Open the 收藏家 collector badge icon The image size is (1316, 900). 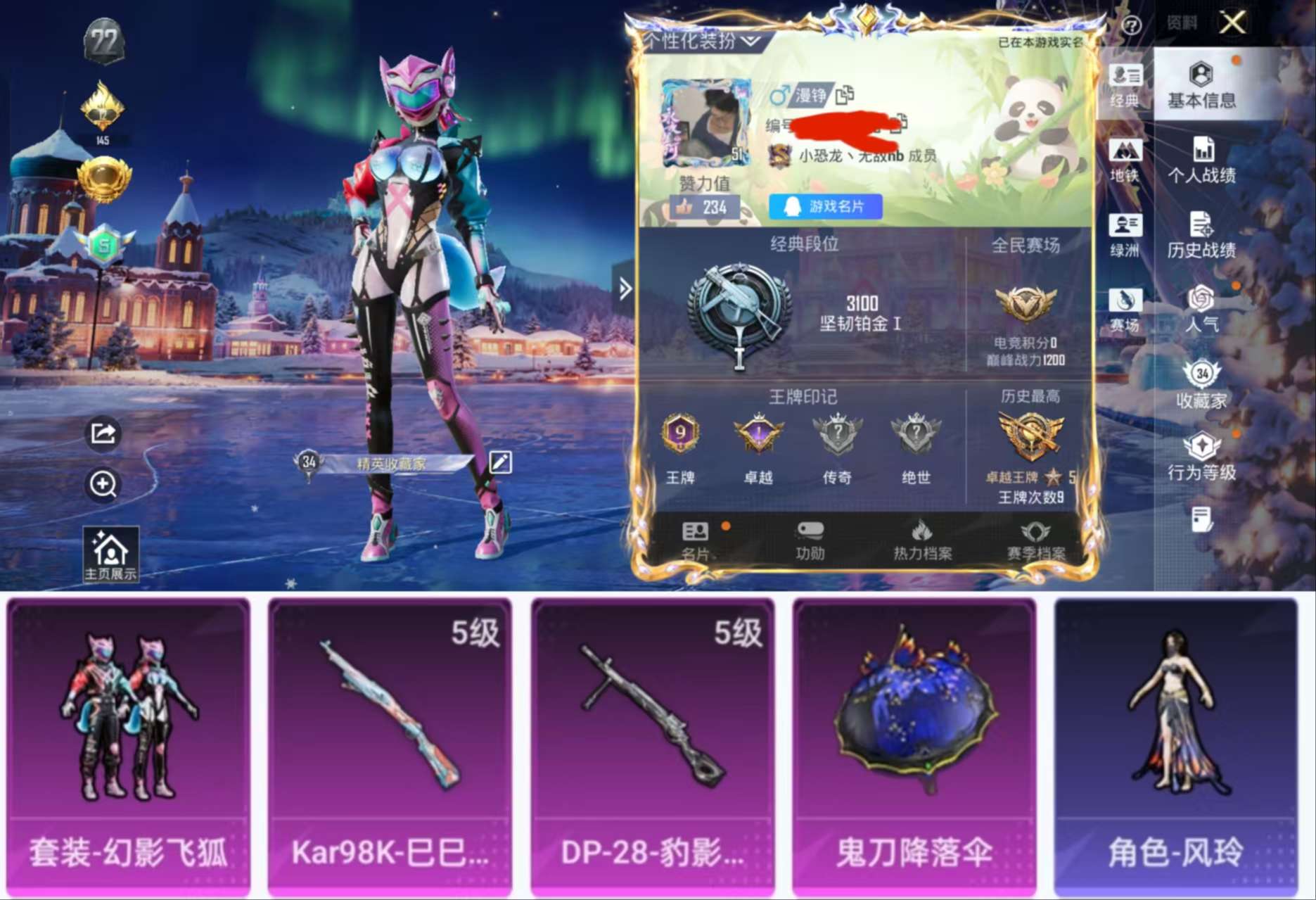tap(1203, 385)
